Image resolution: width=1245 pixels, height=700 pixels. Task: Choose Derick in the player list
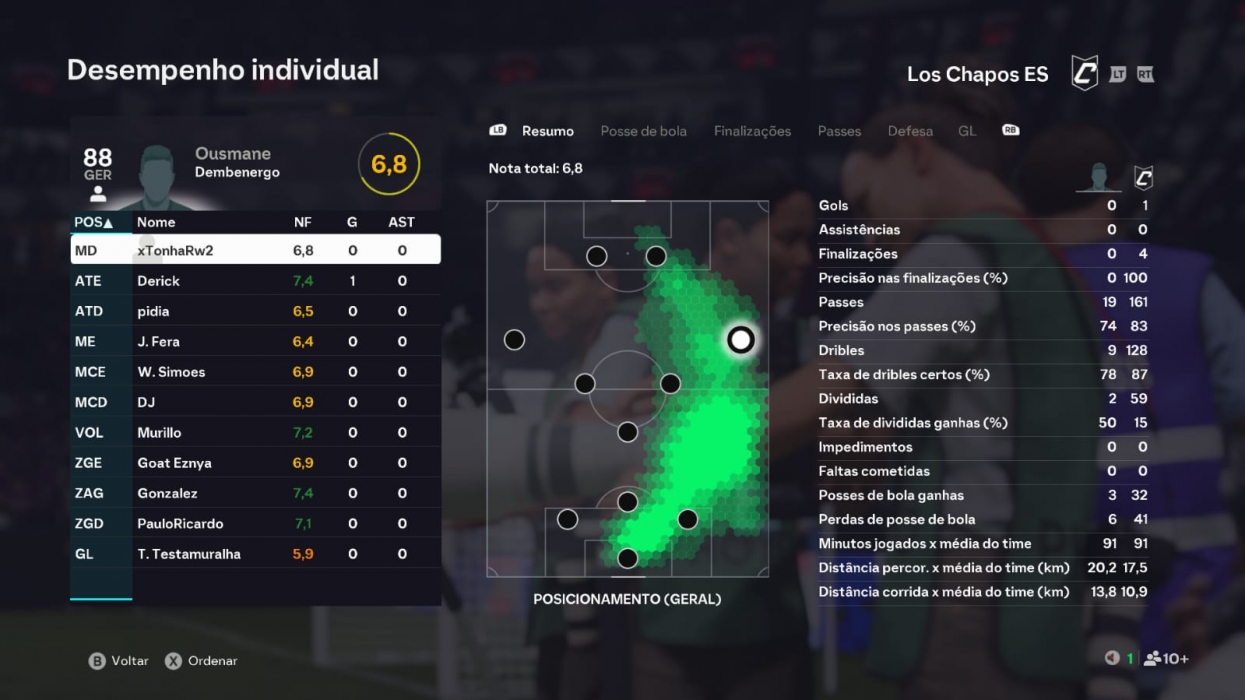point(255,281)
